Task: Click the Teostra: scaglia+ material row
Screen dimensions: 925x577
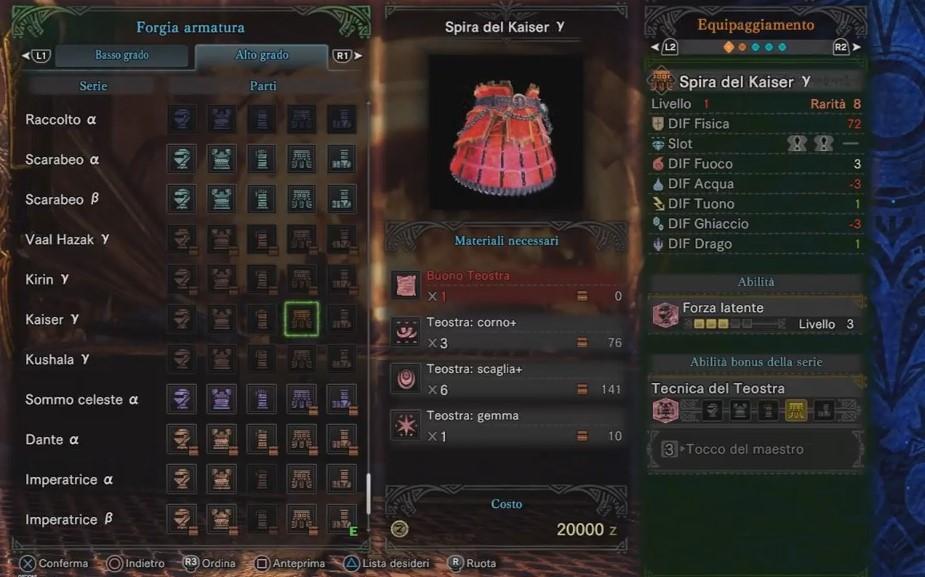Action: pyautogui.click(x=507, y=380)
